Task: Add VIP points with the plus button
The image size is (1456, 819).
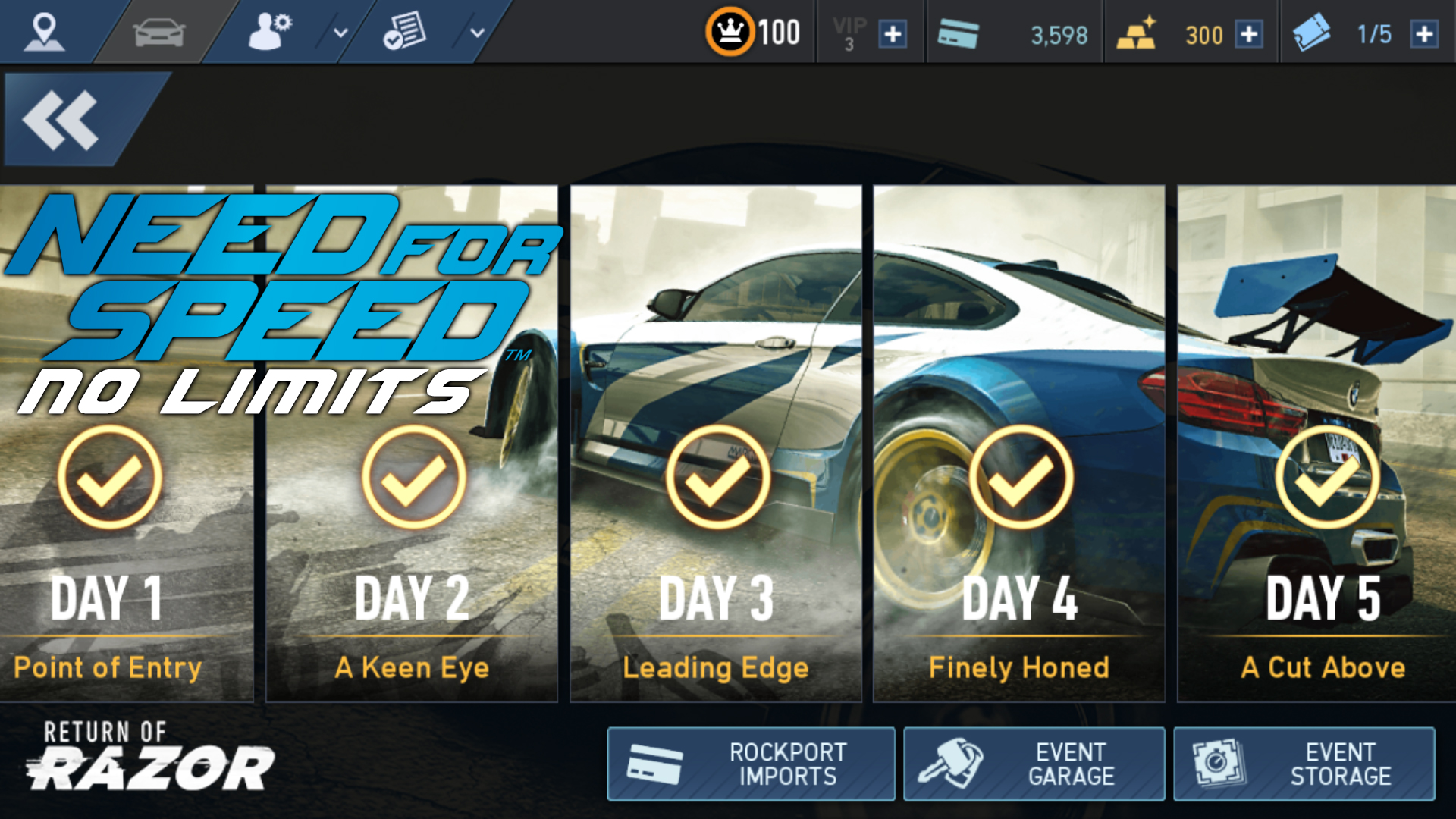Action: coord(893,34)
